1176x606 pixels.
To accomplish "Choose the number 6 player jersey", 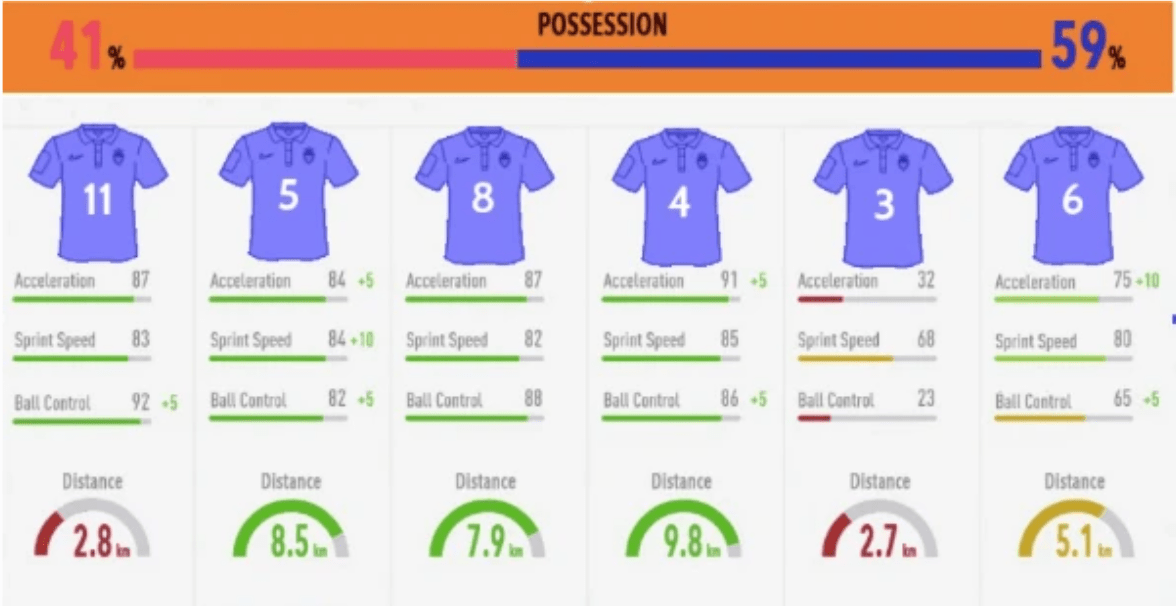I will [x=1072, y=196].
